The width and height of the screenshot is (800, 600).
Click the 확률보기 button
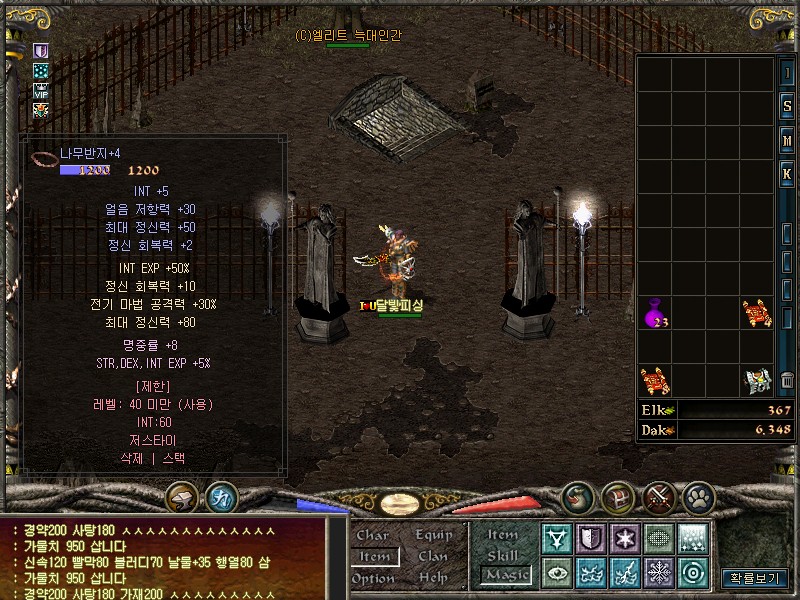754,578
